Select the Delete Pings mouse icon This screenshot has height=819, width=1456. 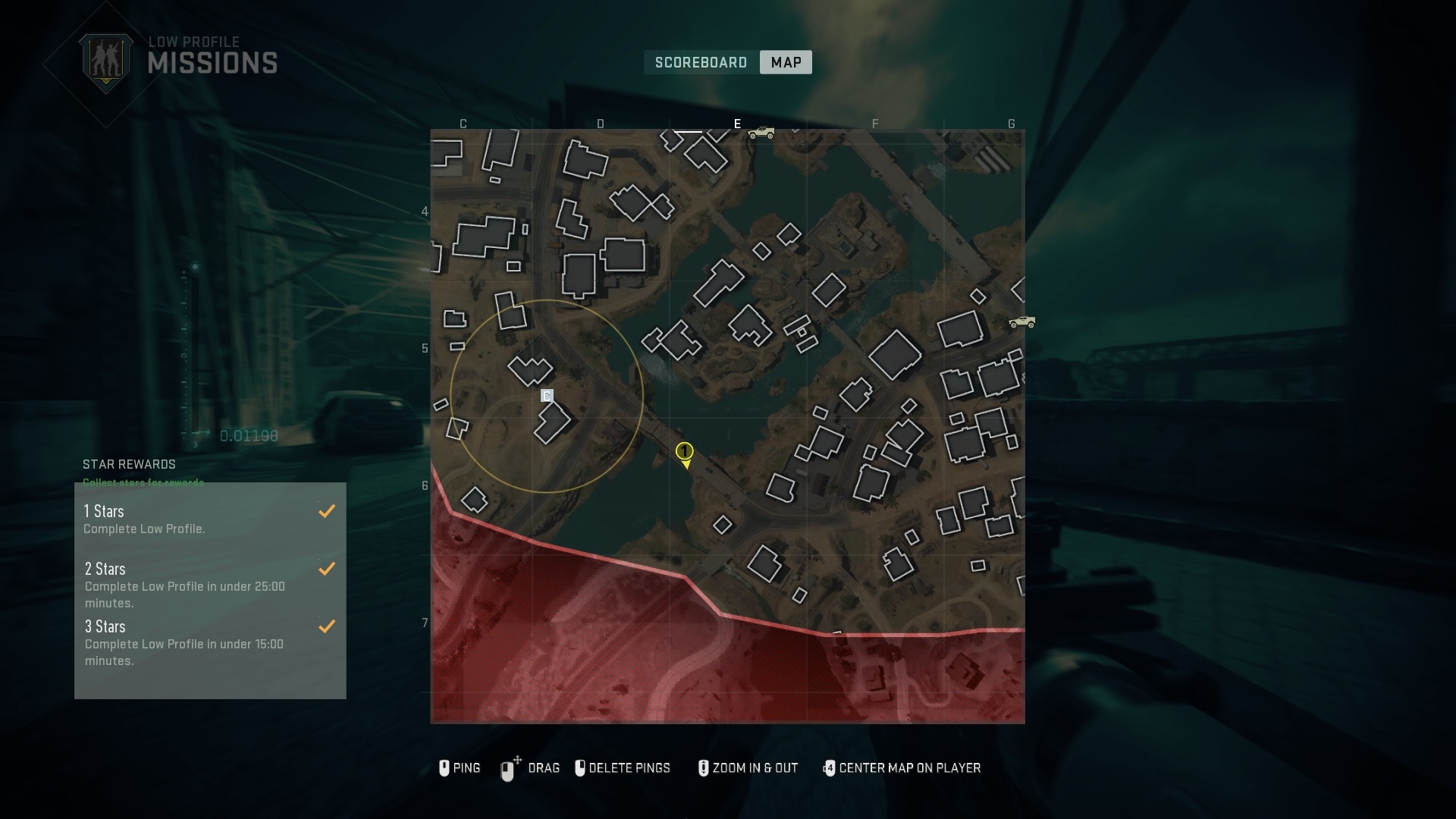point(581,768)
